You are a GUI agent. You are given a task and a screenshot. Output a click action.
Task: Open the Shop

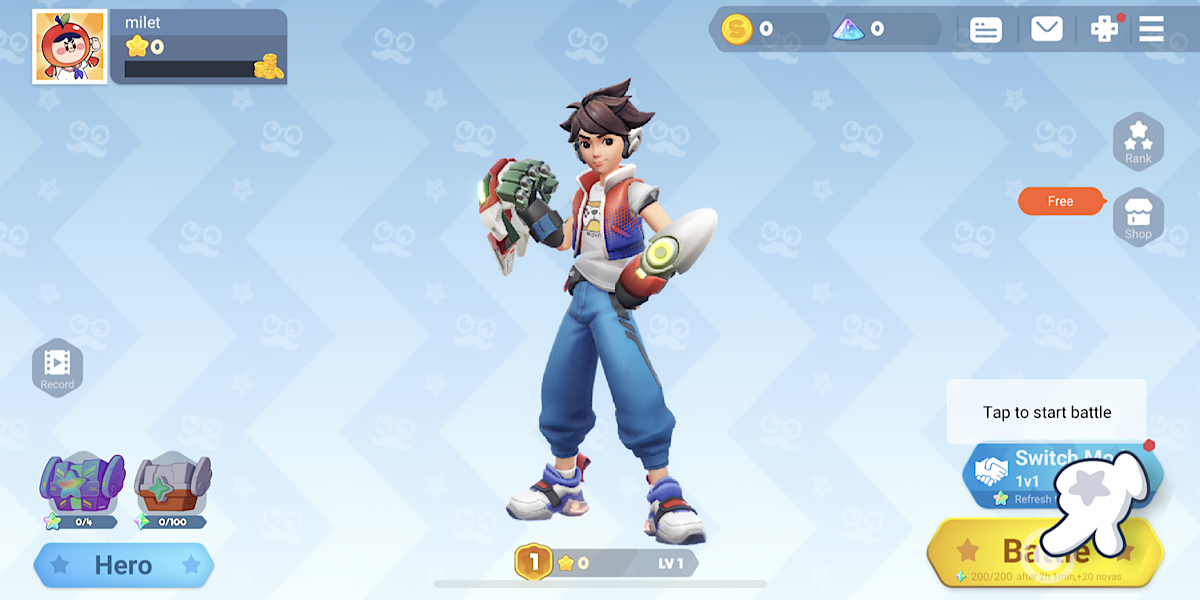point(1138,217)
